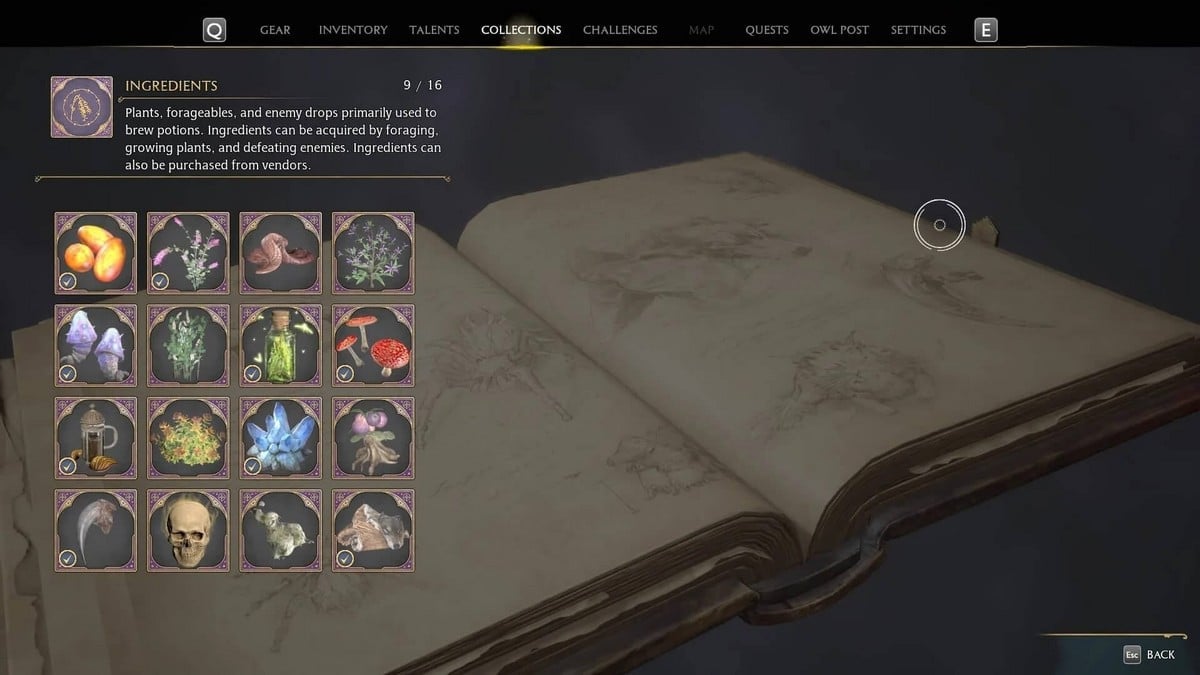Select the Ingredients category emblem icon

coord(81,107)
